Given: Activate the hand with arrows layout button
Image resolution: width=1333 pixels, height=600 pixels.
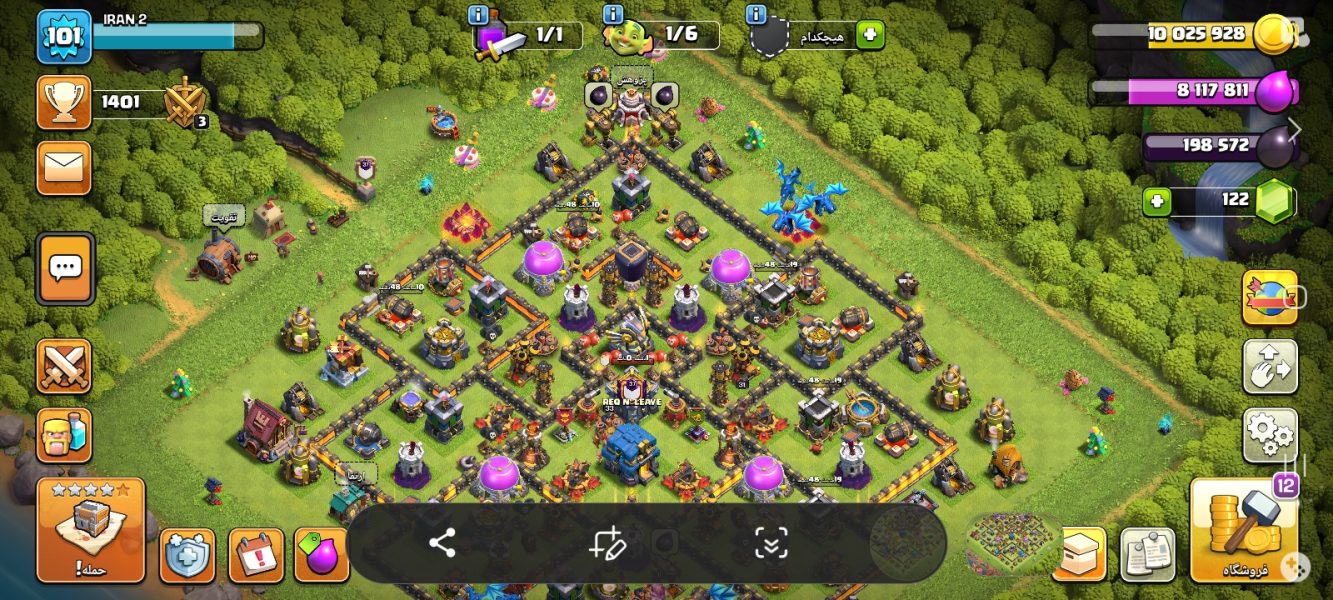Looking at the screenshot, I should point(1270,366).
